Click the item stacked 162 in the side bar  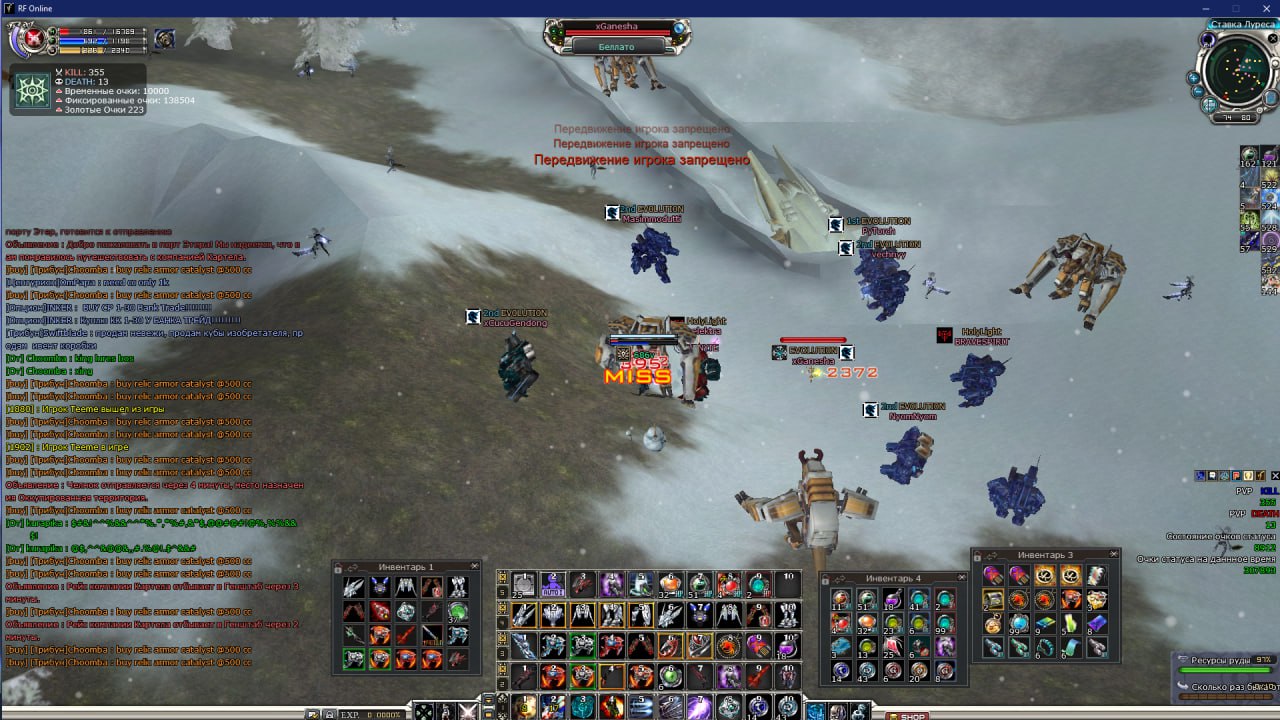(1249, 157)
